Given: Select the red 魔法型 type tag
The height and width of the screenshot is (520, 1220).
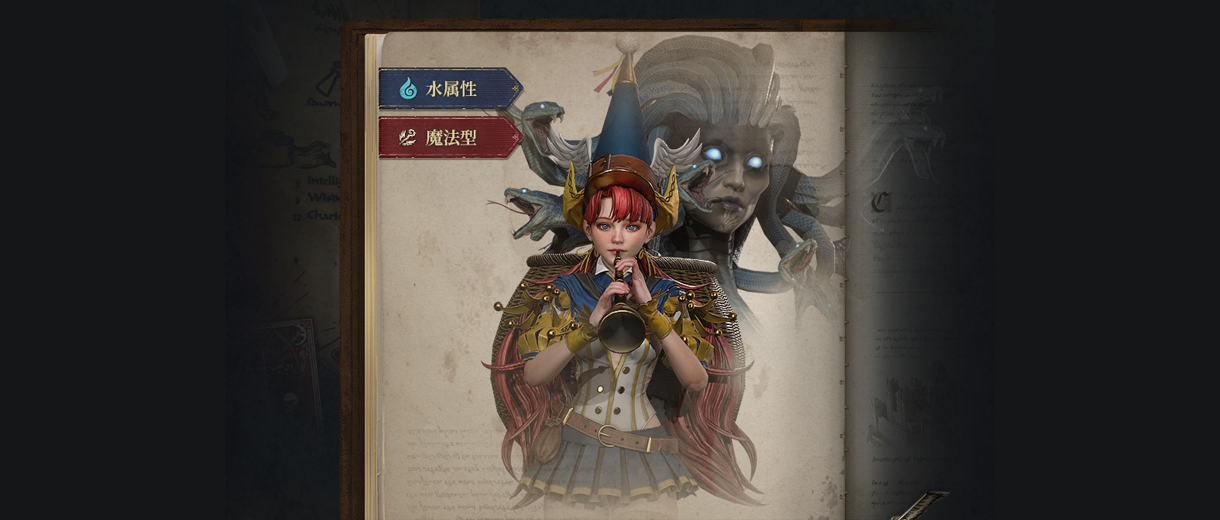Looking at the screenshot, I should [x=449, y=137].
